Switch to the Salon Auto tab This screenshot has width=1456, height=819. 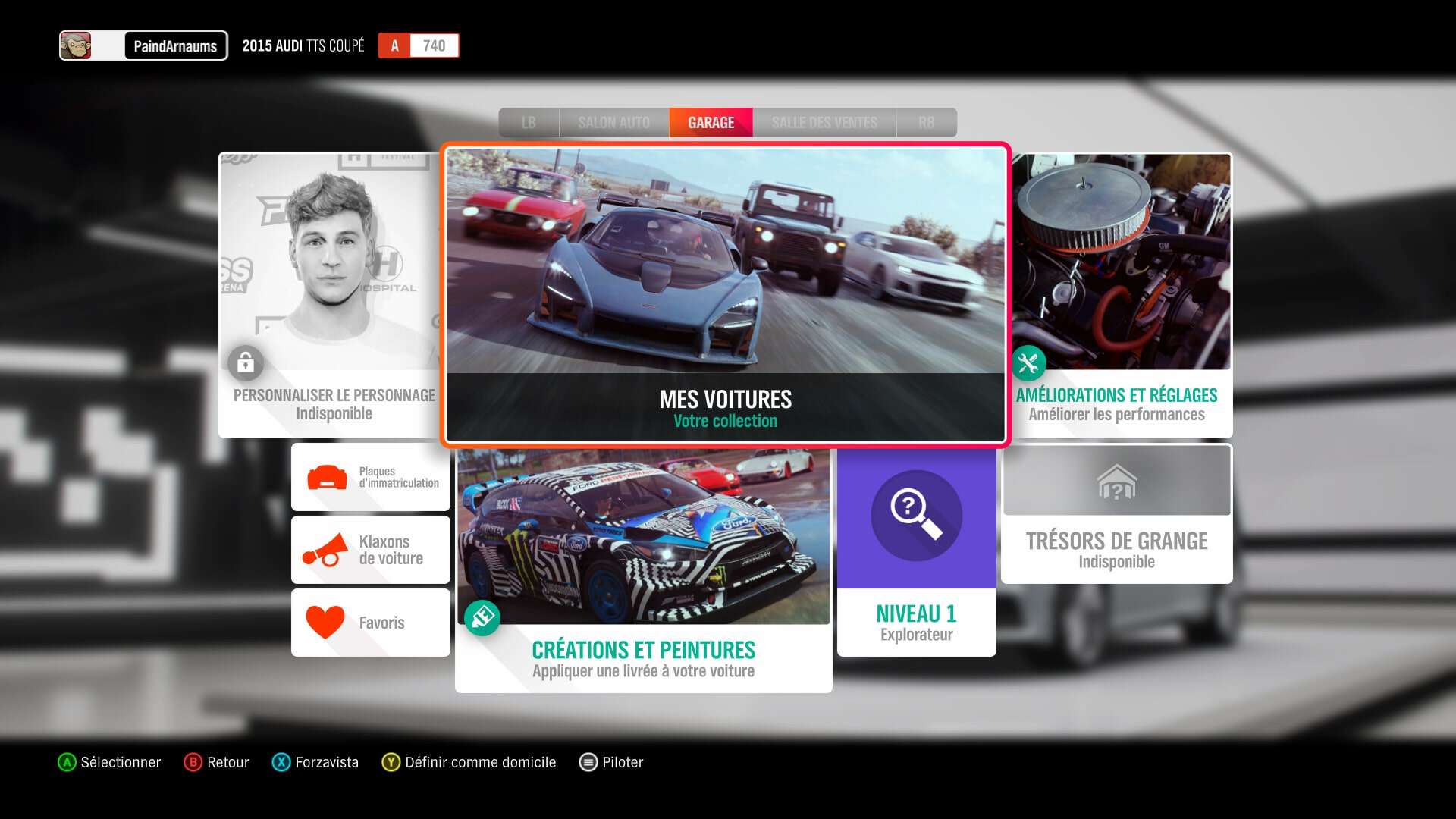click(613, 123)
